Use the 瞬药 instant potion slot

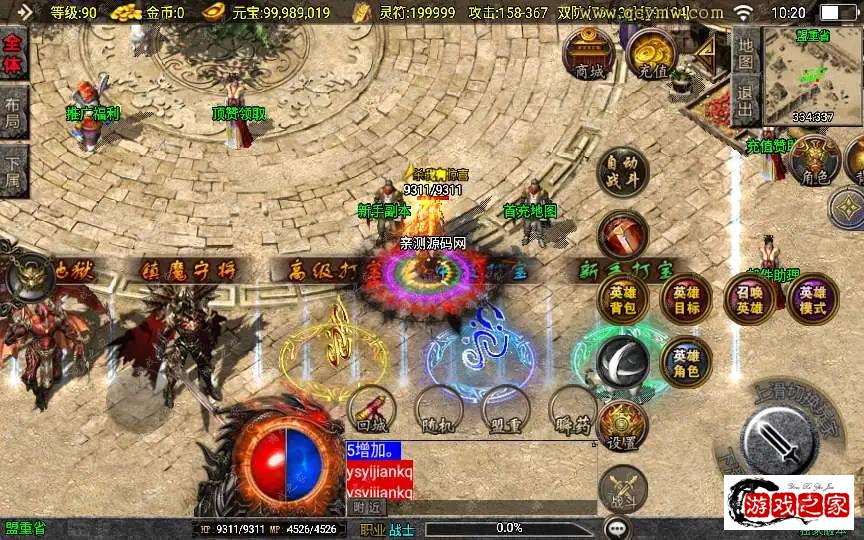(x=573, y=410)
